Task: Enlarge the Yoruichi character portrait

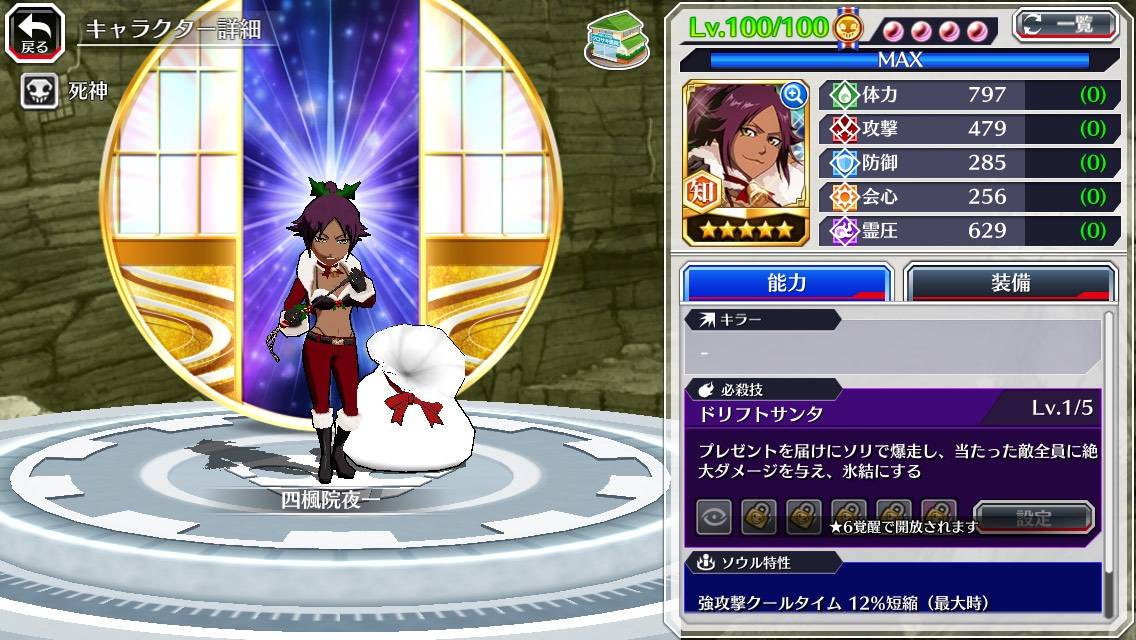Action: [794, 95]
